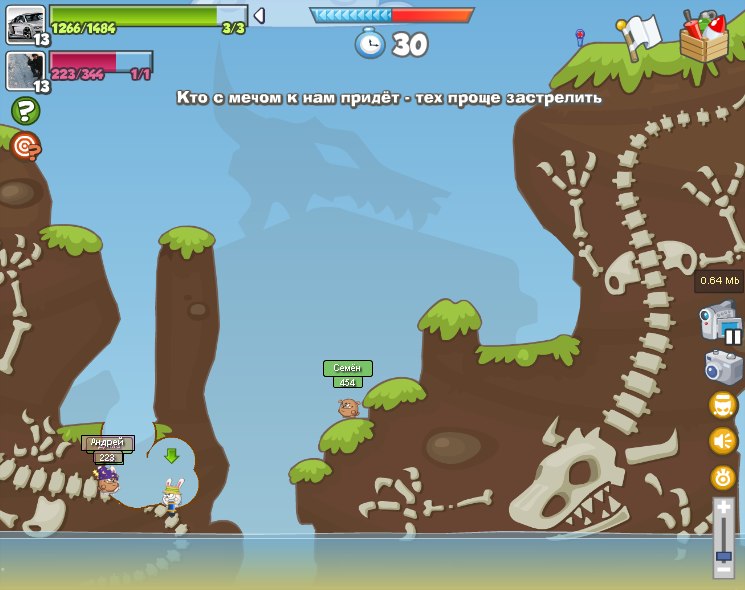The image size is (745, 590).
Task: Pause video recording with camcorder icon
Action: [x=720, y=324]
